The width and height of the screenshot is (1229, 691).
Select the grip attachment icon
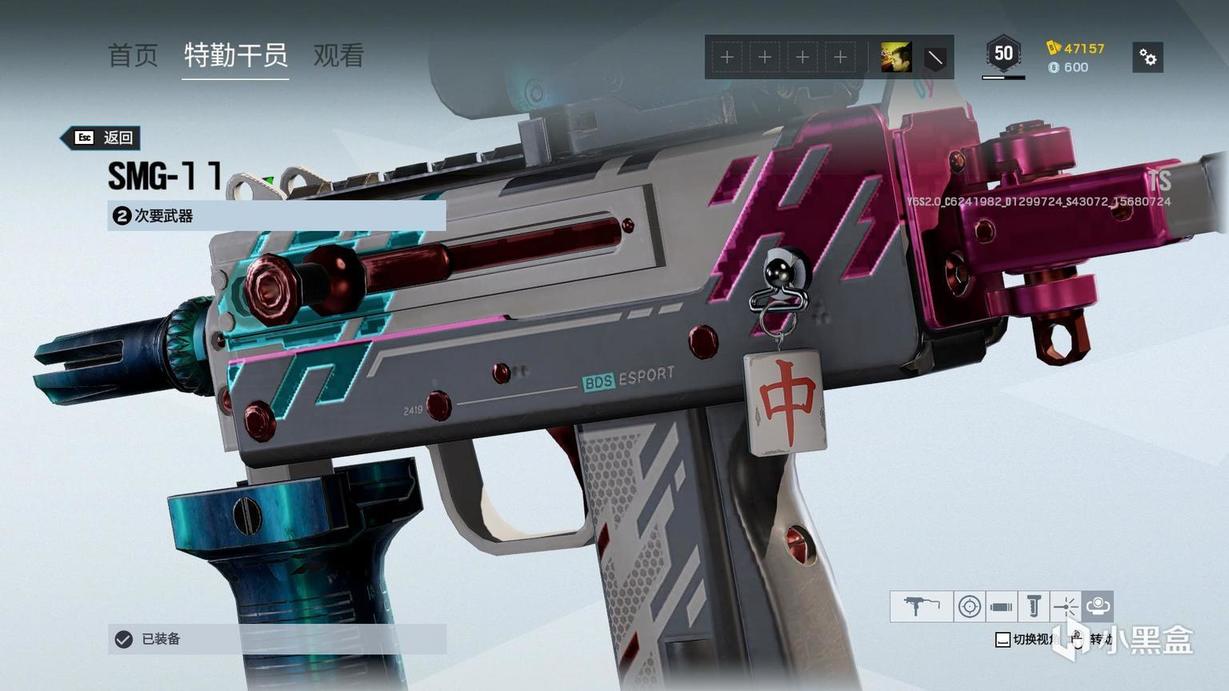pos(1034,606)
